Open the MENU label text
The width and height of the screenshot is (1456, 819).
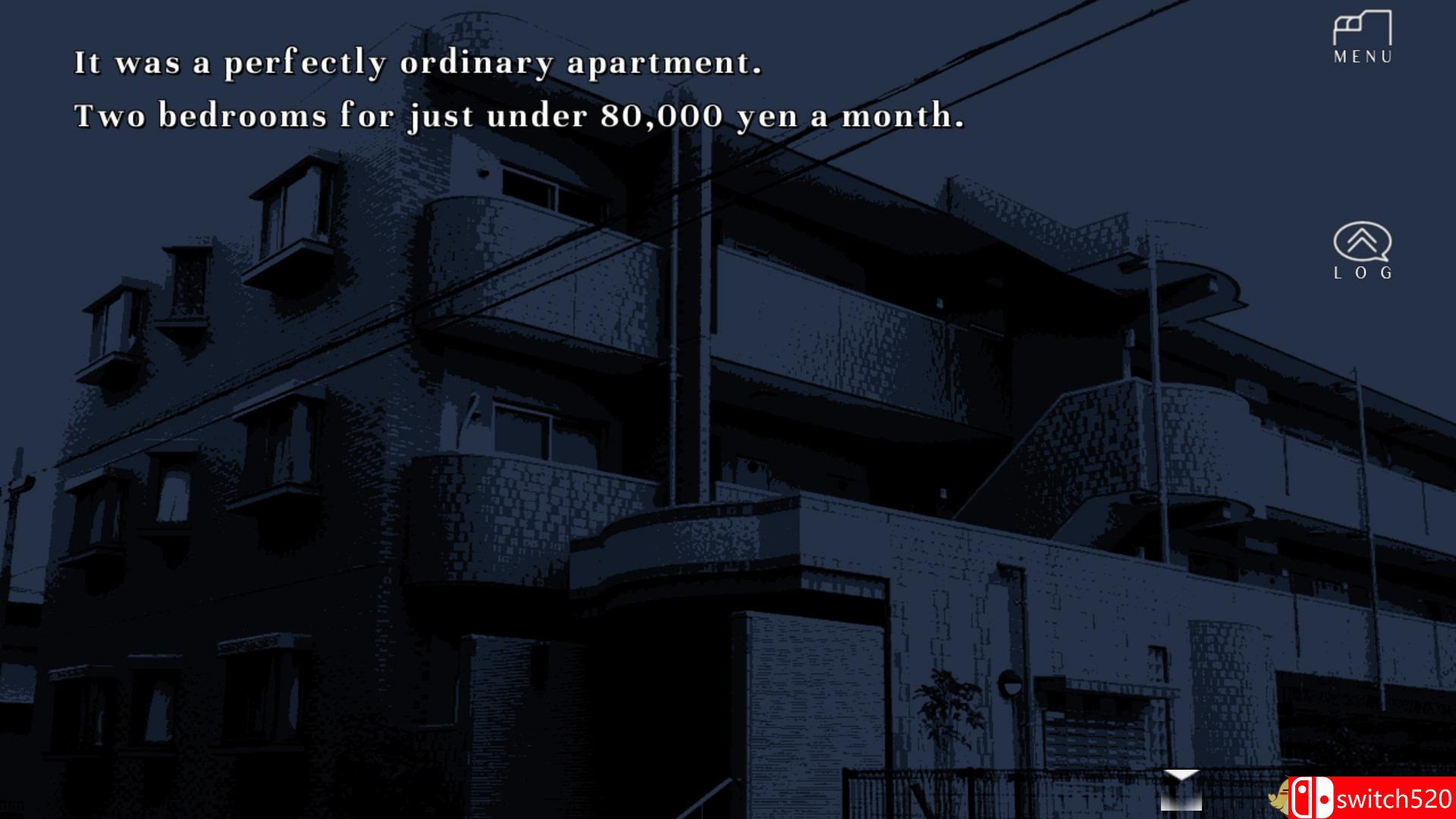click(x=1363, y=55)
